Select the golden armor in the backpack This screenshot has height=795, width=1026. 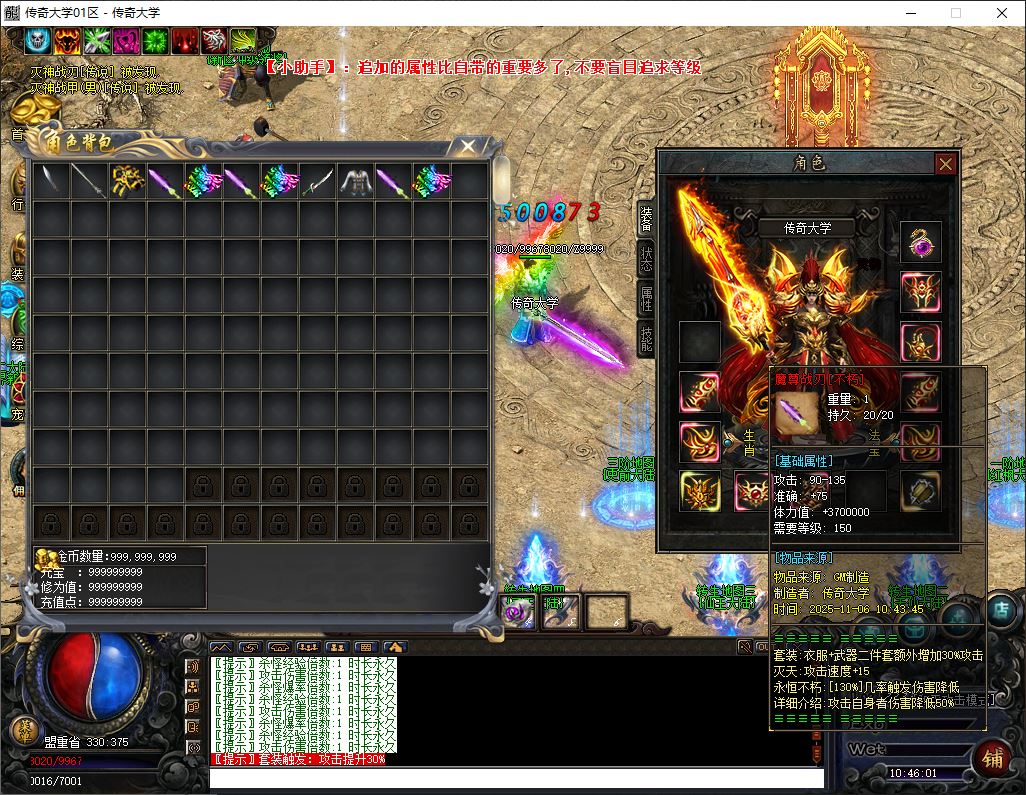tap(127, 181)
